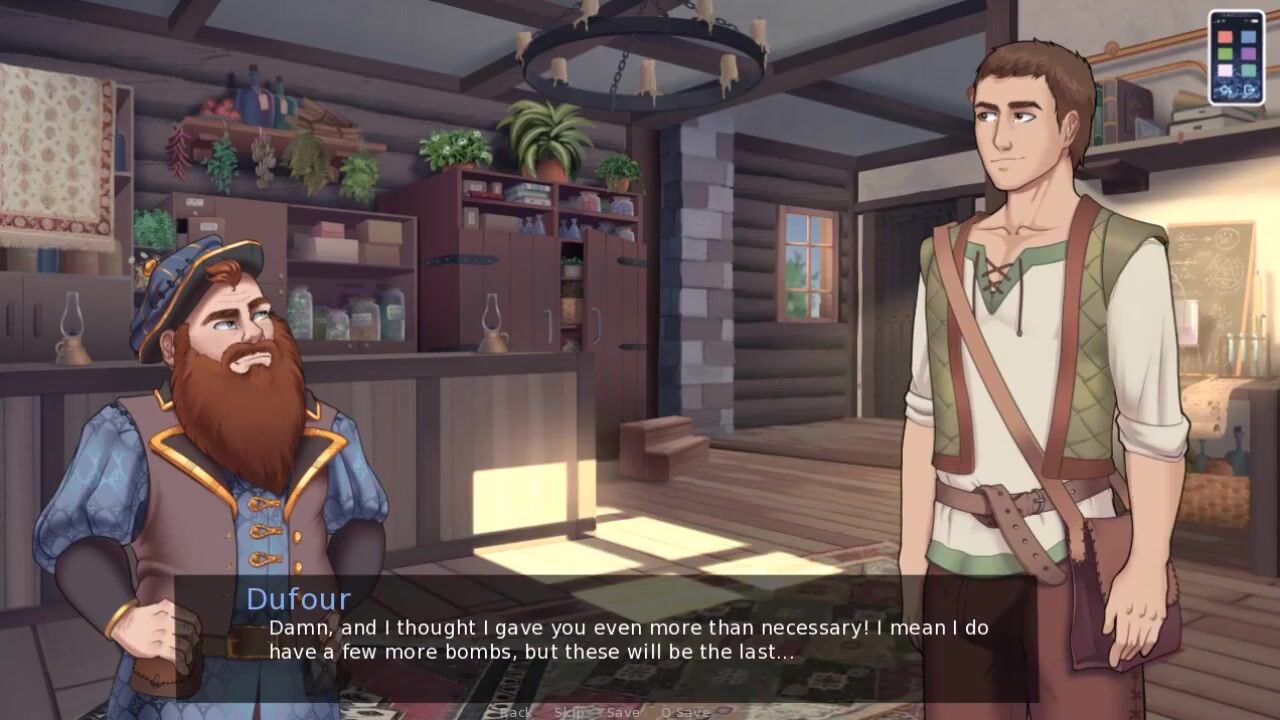Open the phone menu icon
The height and width of the screenshot is (720, 1280).
click(1236, 57)
